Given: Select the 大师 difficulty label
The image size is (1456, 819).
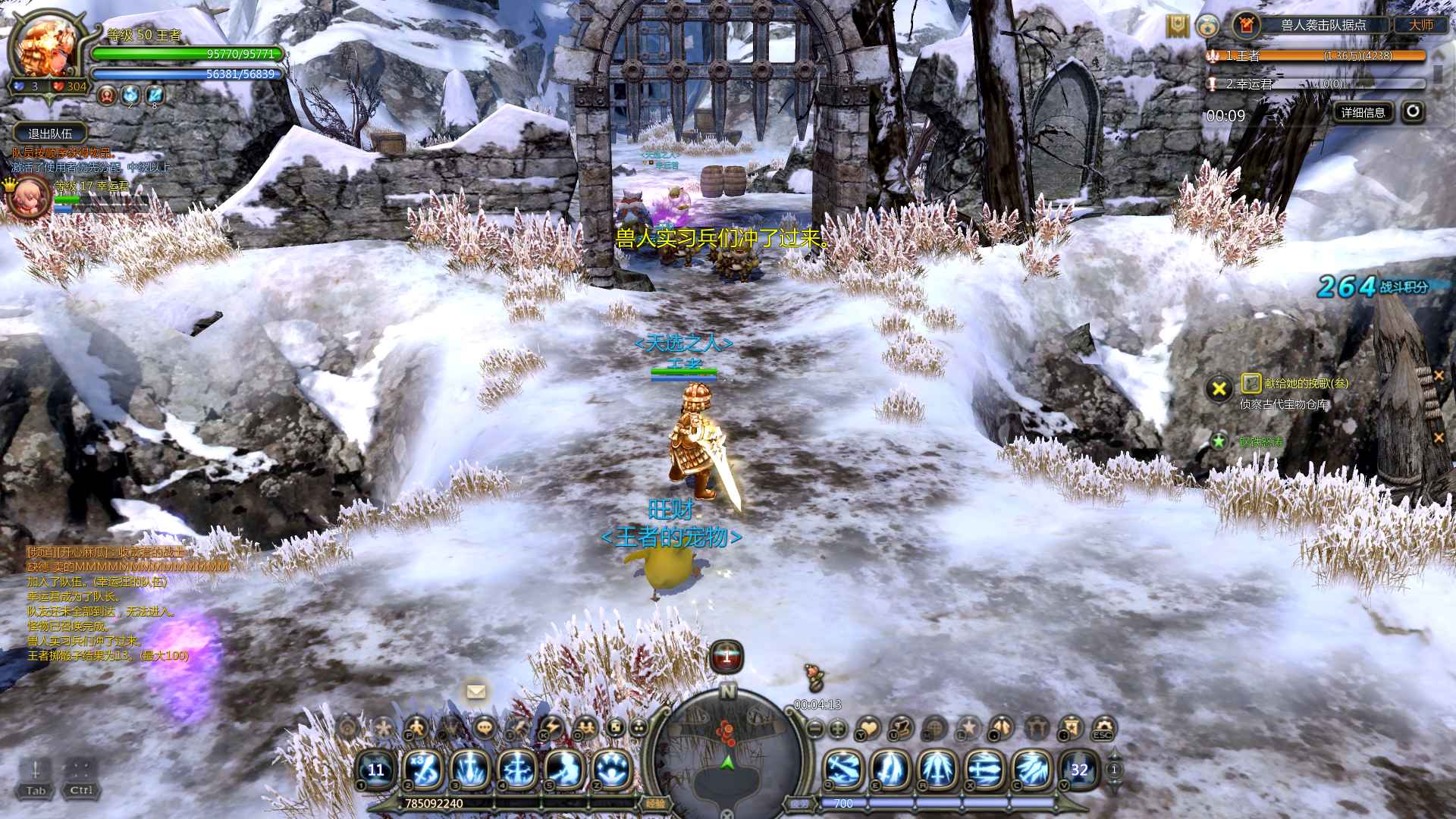Looking at the screenshot, I should click(x=1421, y=25).
